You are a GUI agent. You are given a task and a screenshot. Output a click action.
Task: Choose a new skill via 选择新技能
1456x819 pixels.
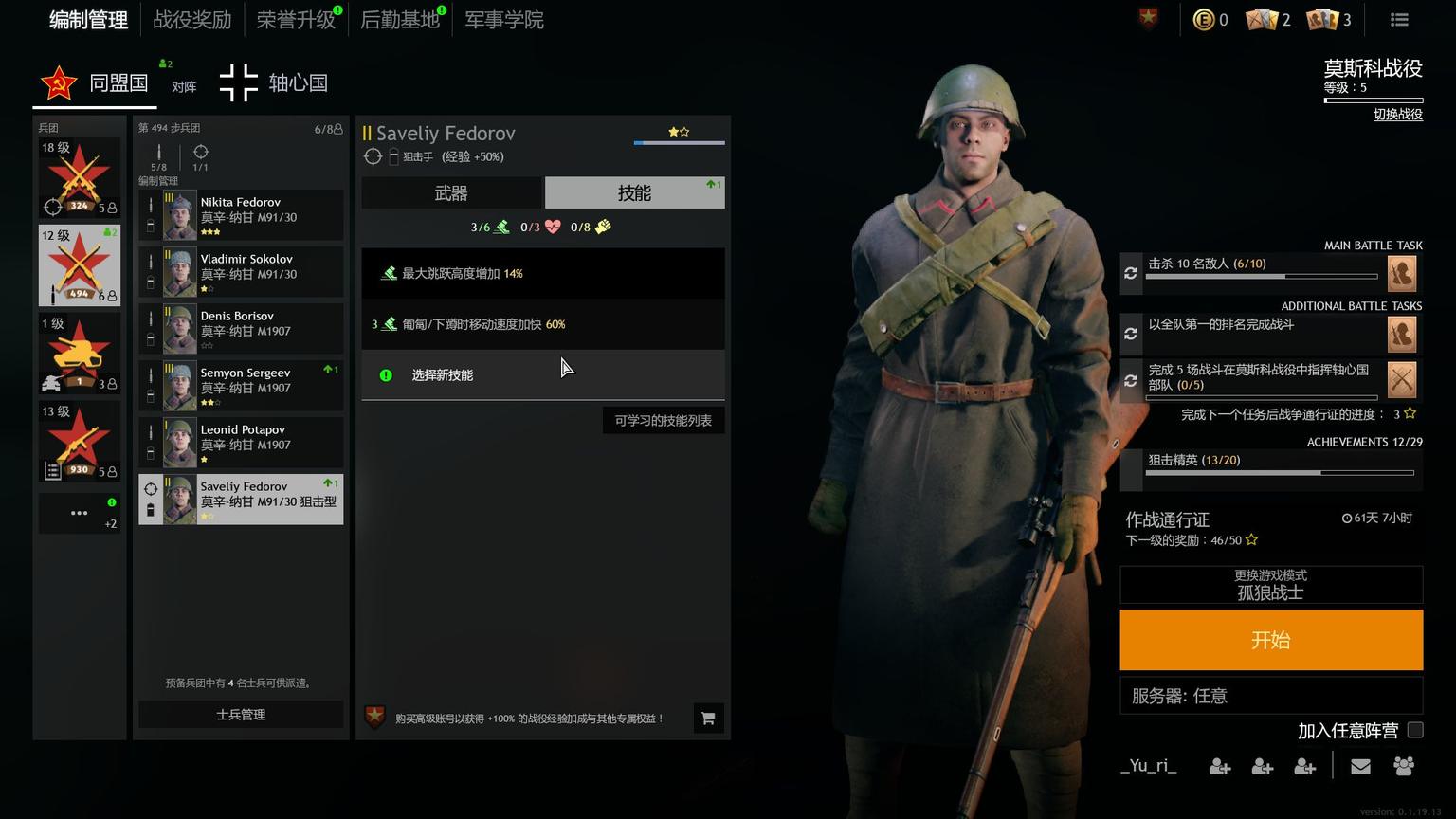(442, 375)
